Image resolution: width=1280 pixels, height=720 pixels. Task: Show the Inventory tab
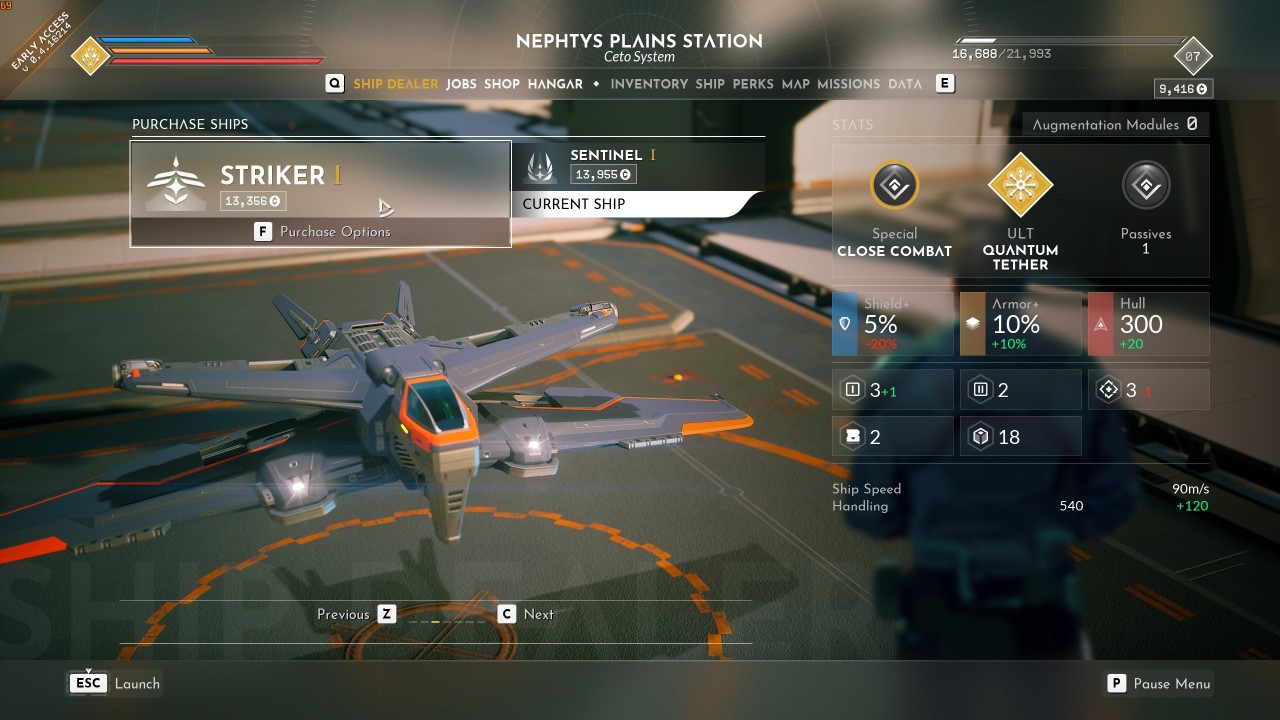(x=649, y=84)
